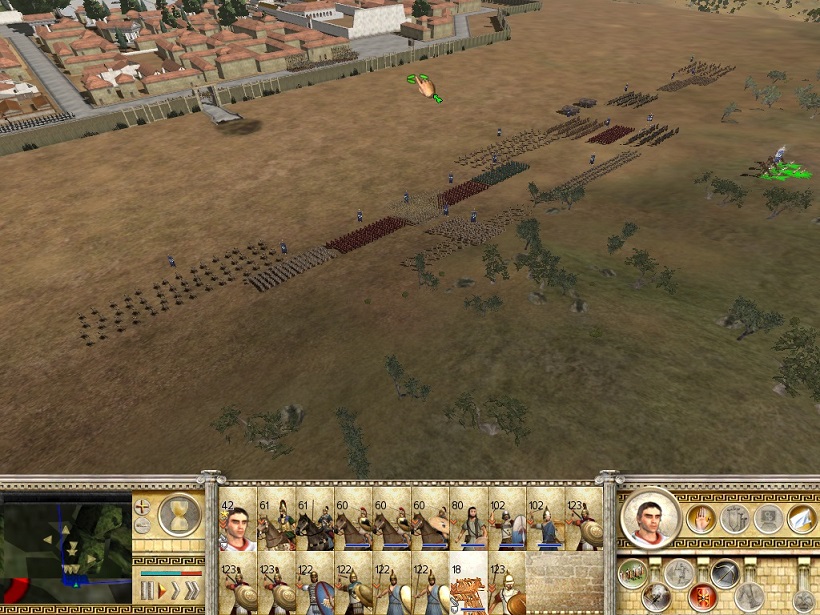Click the general's large portrait

651,520
